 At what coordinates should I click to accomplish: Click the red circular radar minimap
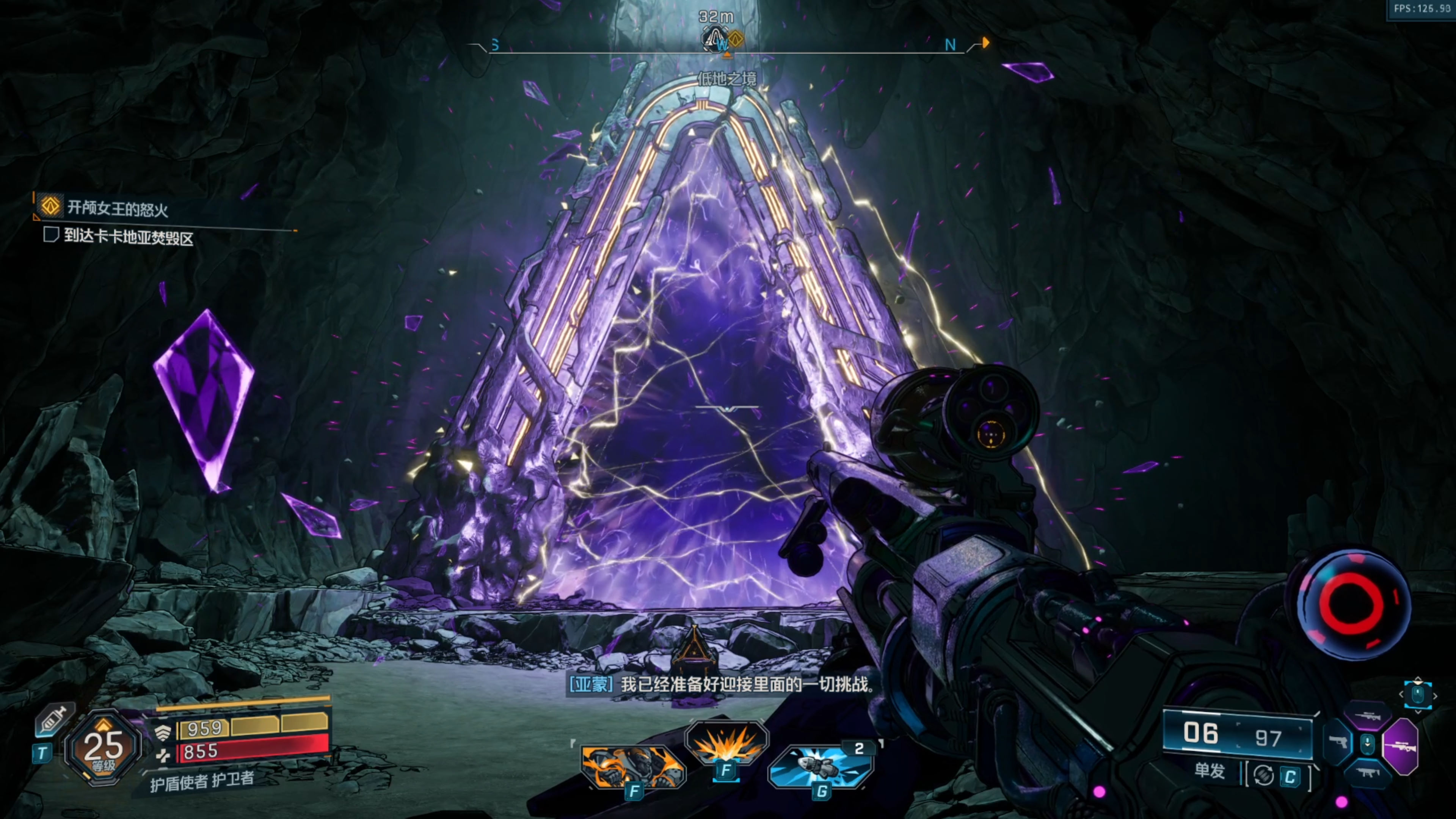[x=1351, y=603]
